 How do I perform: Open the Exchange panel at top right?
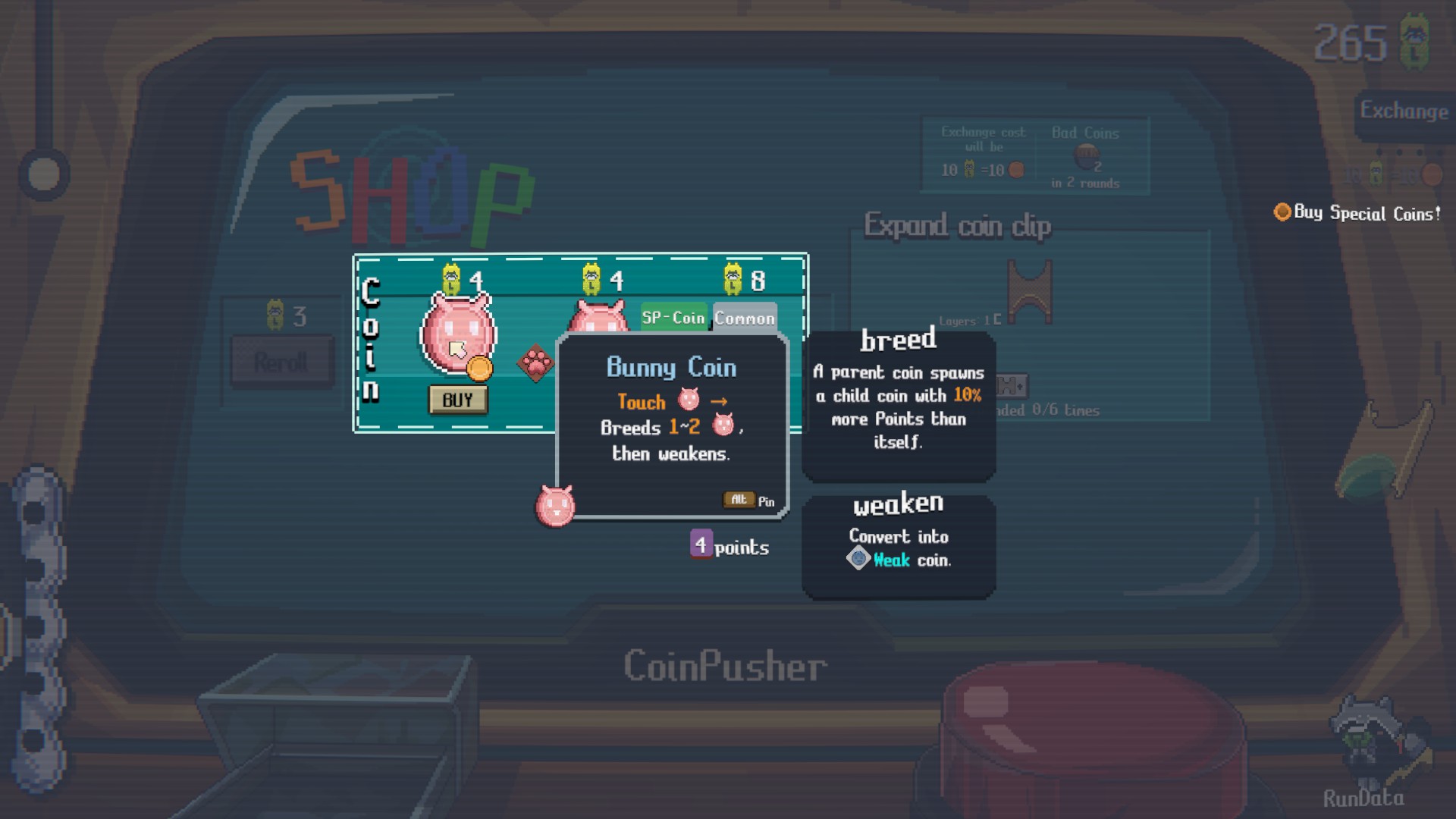[1404, 111]
